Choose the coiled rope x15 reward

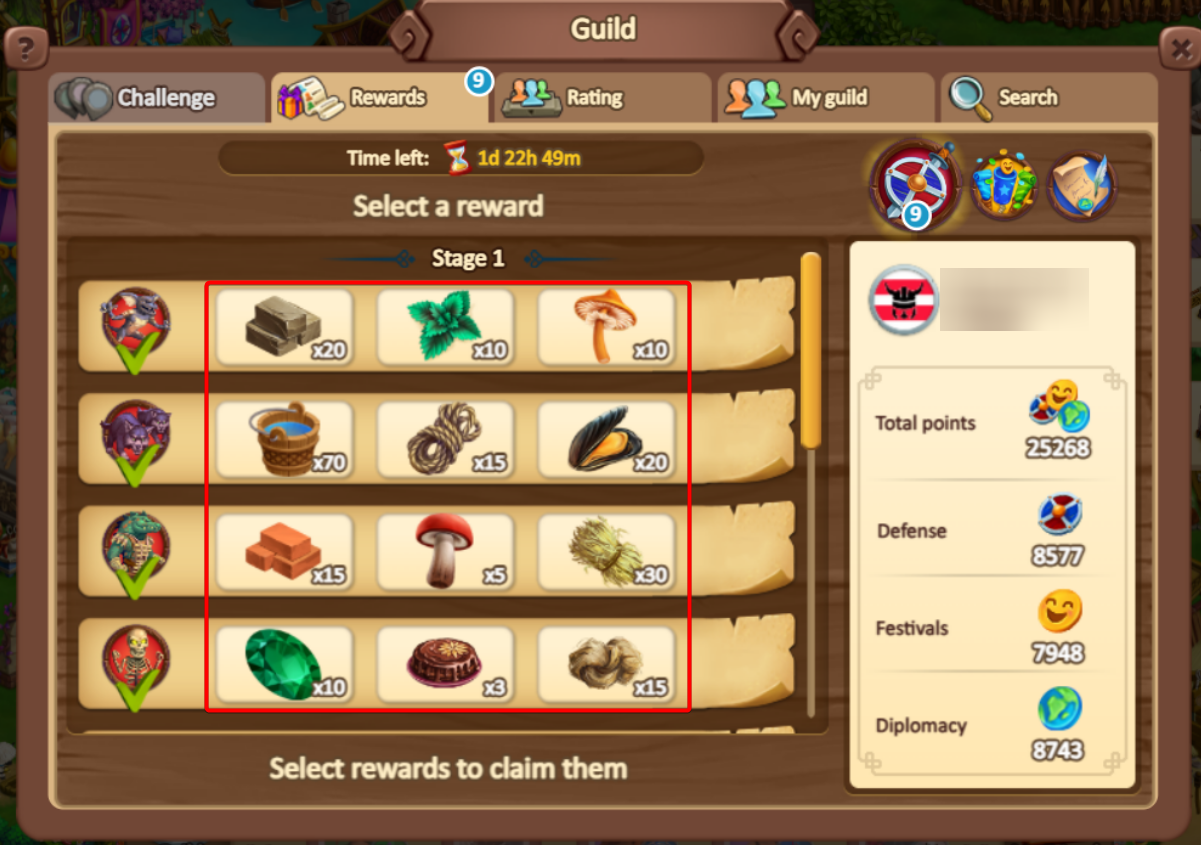pyautogui.click(x=445, y=439)
